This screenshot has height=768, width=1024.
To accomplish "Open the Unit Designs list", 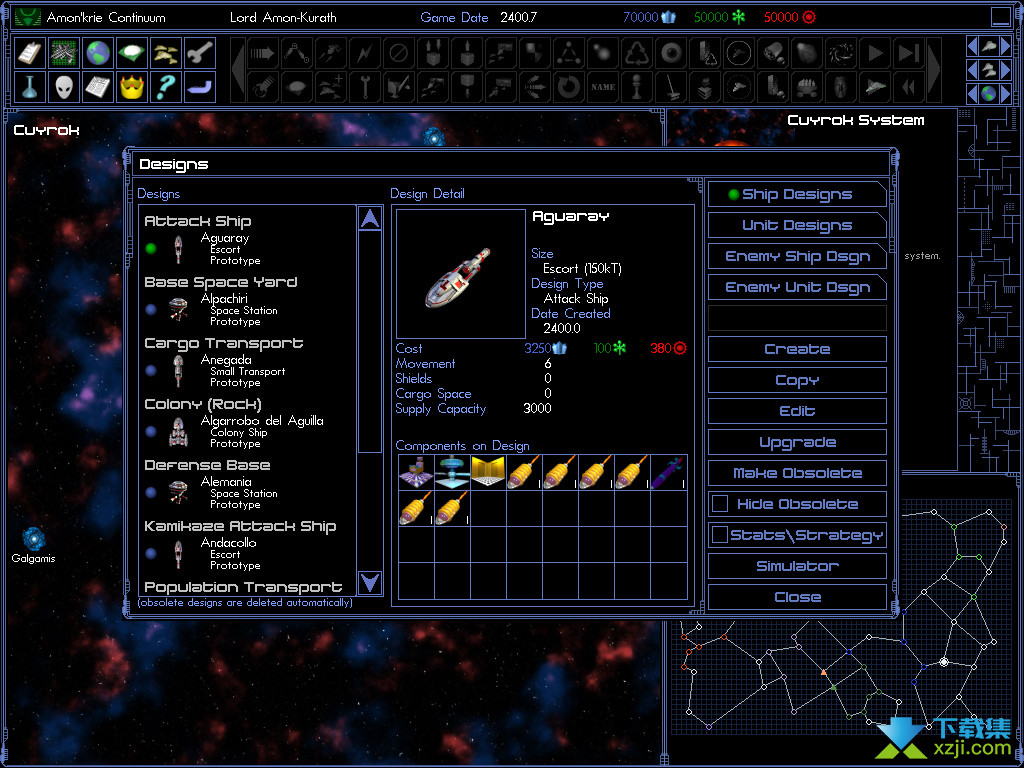I will tap(797, 226).
